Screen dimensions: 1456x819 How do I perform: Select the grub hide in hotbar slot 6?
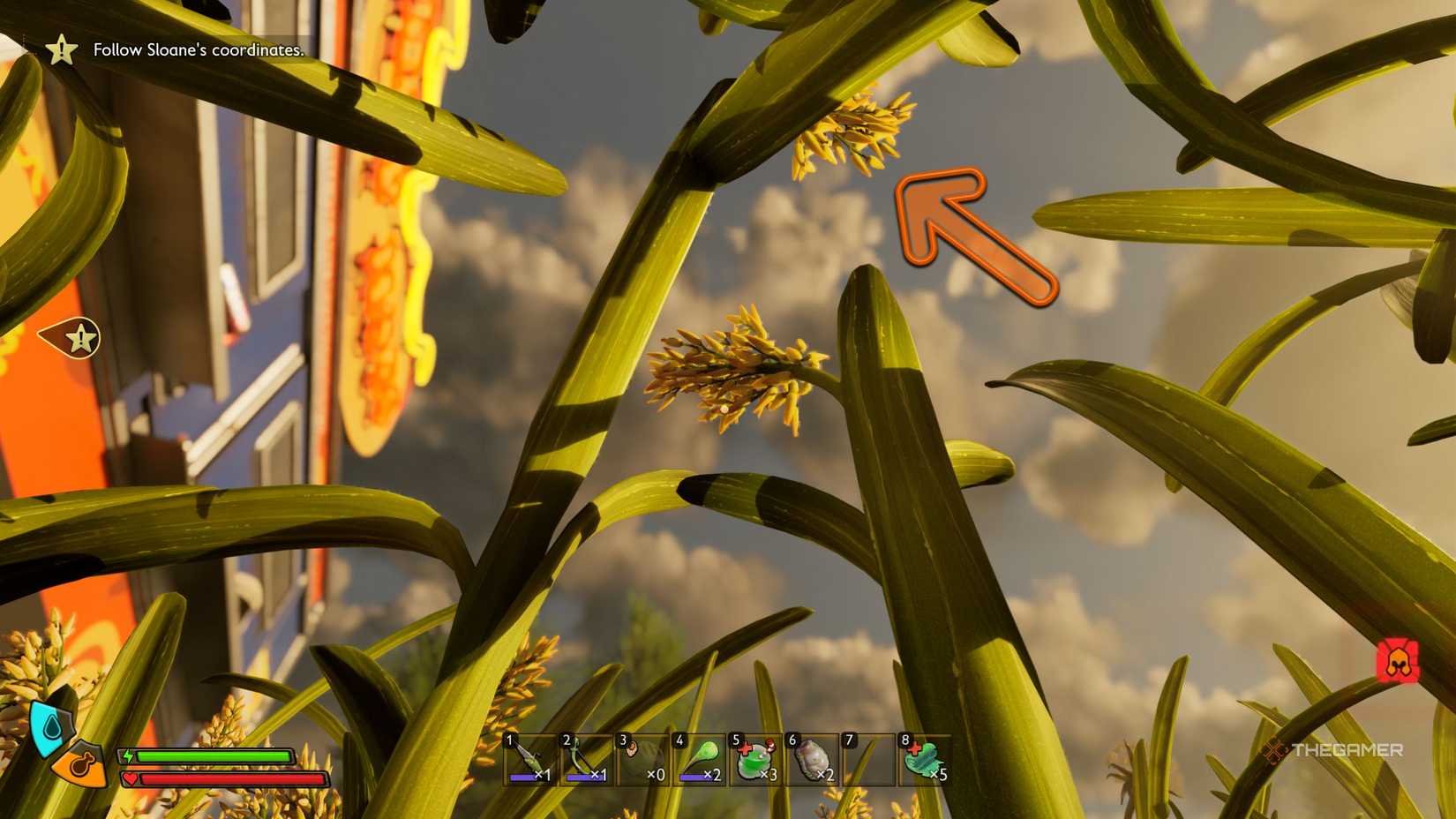pos(813,757)
